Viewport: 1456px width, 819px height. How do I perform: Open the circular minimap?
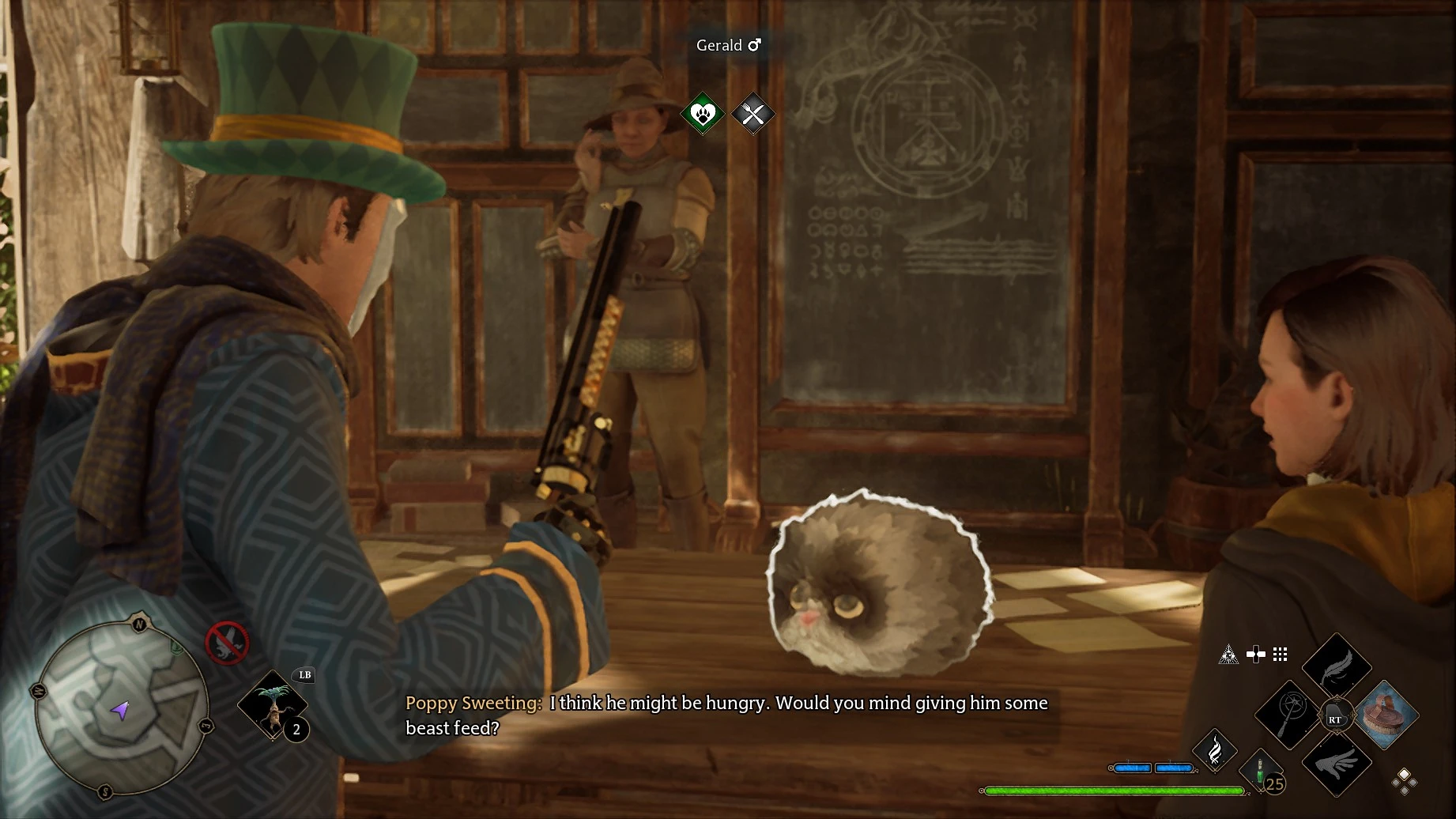click(121, 706)
